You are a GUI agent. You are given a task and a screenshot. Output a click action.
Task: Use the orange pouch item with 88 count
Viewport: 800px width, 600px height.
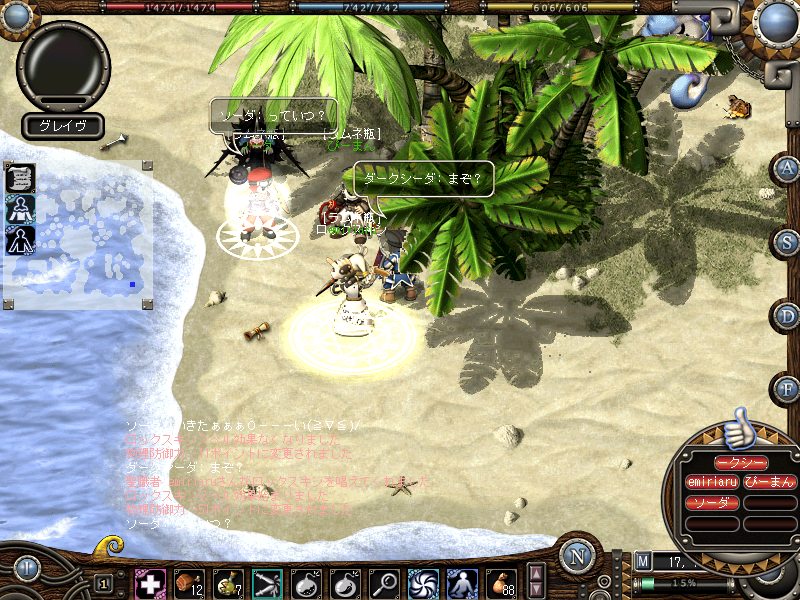(501, 582)
